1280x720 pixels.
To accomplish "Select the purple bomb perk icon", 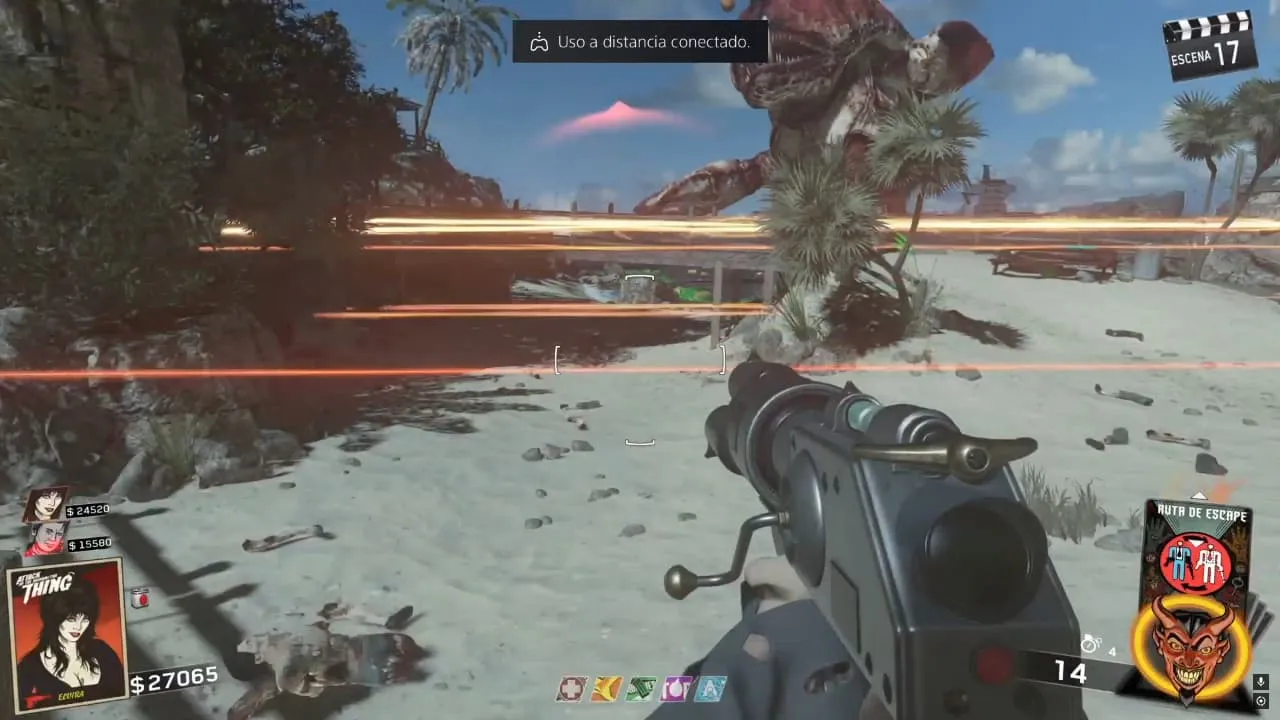I will pyautogui.click(x=676, y=689).
